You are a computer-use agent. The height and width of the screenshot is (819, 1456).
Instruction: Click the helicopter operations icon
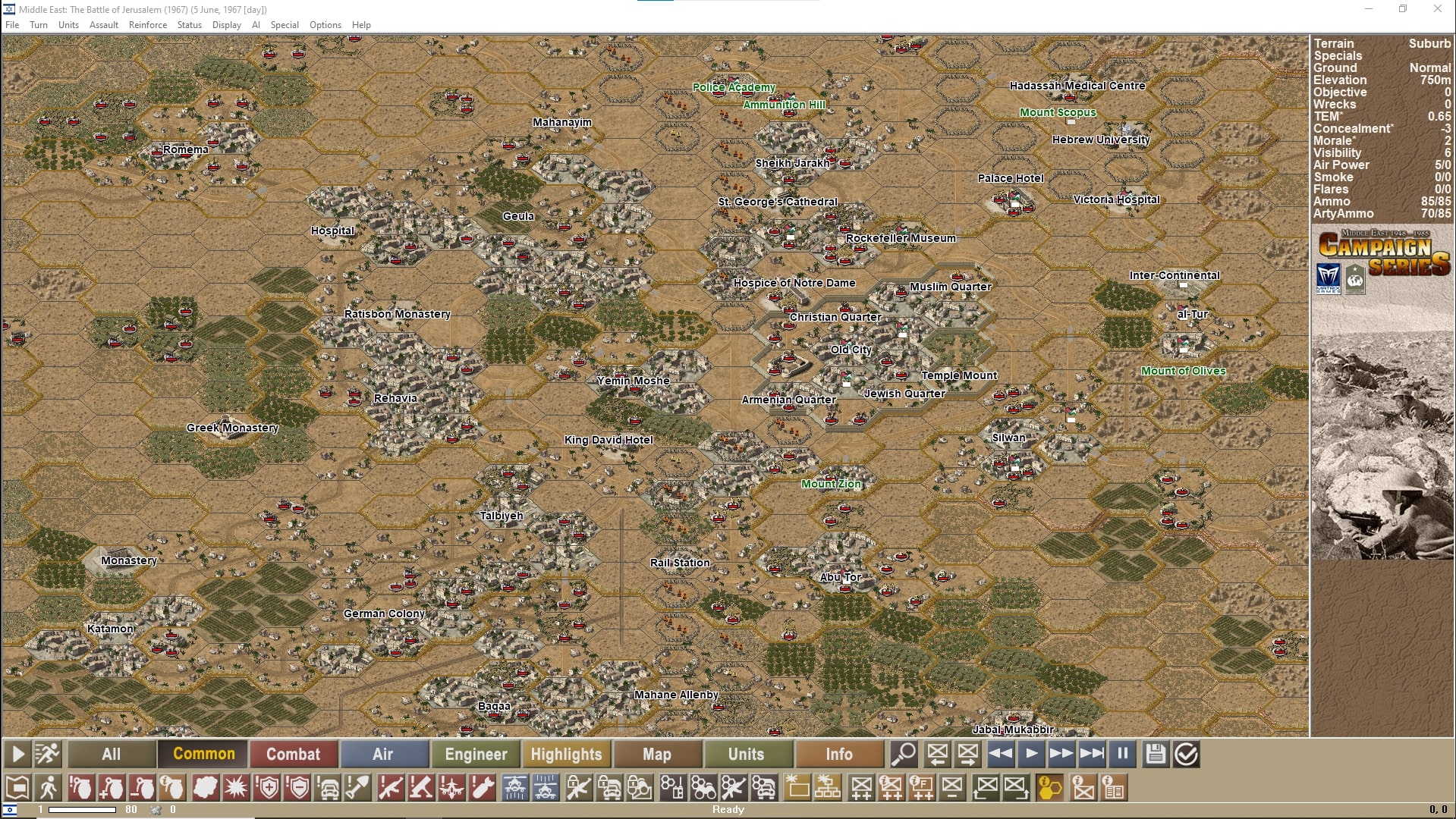[514, 788]
